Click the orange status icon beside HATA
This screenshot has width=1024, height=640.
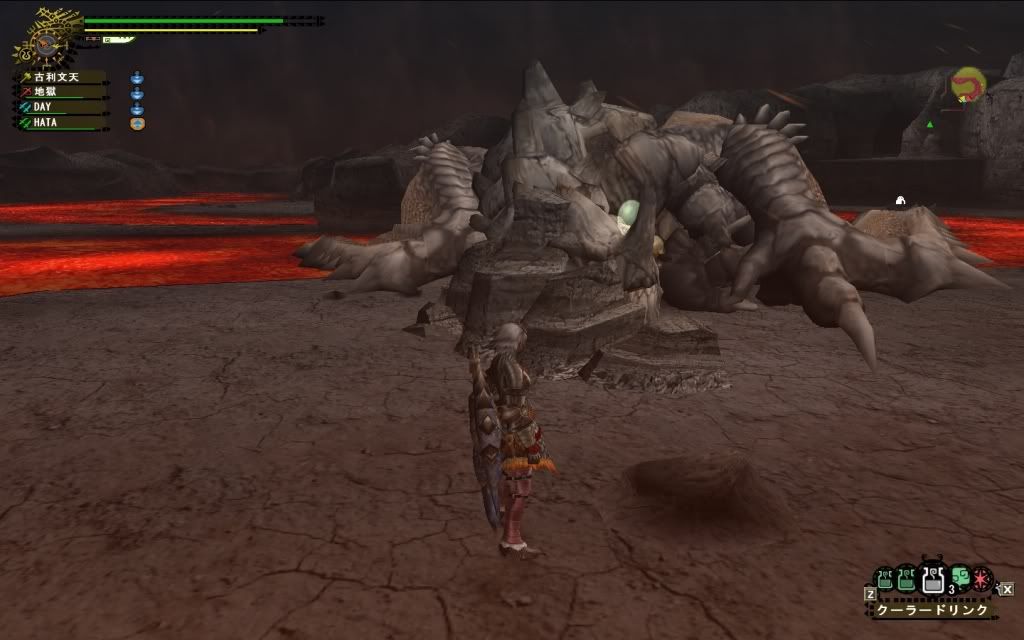coord(138,123)
